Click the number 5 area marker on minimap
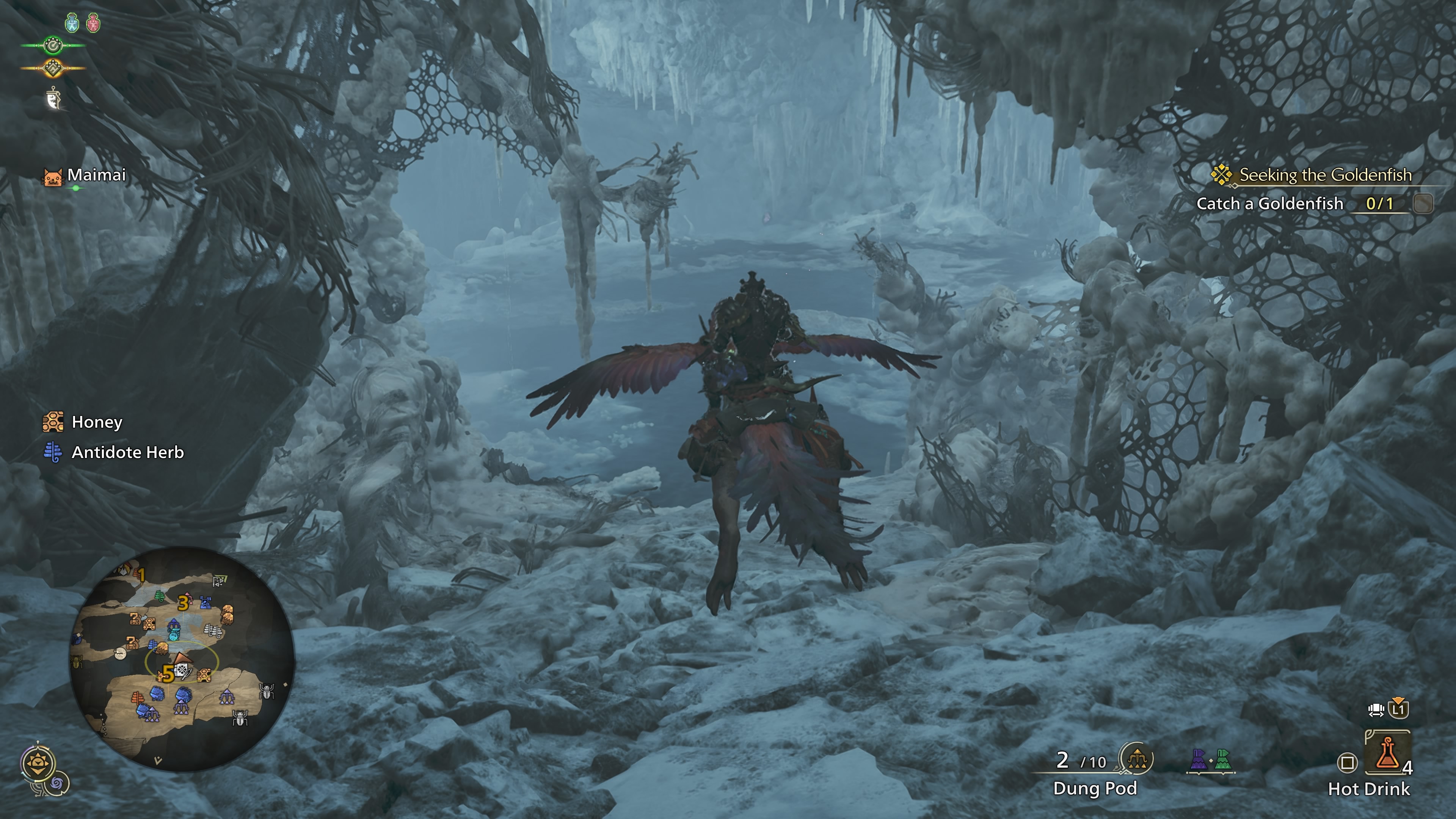 pyautogui.click(x=167, y=674)
